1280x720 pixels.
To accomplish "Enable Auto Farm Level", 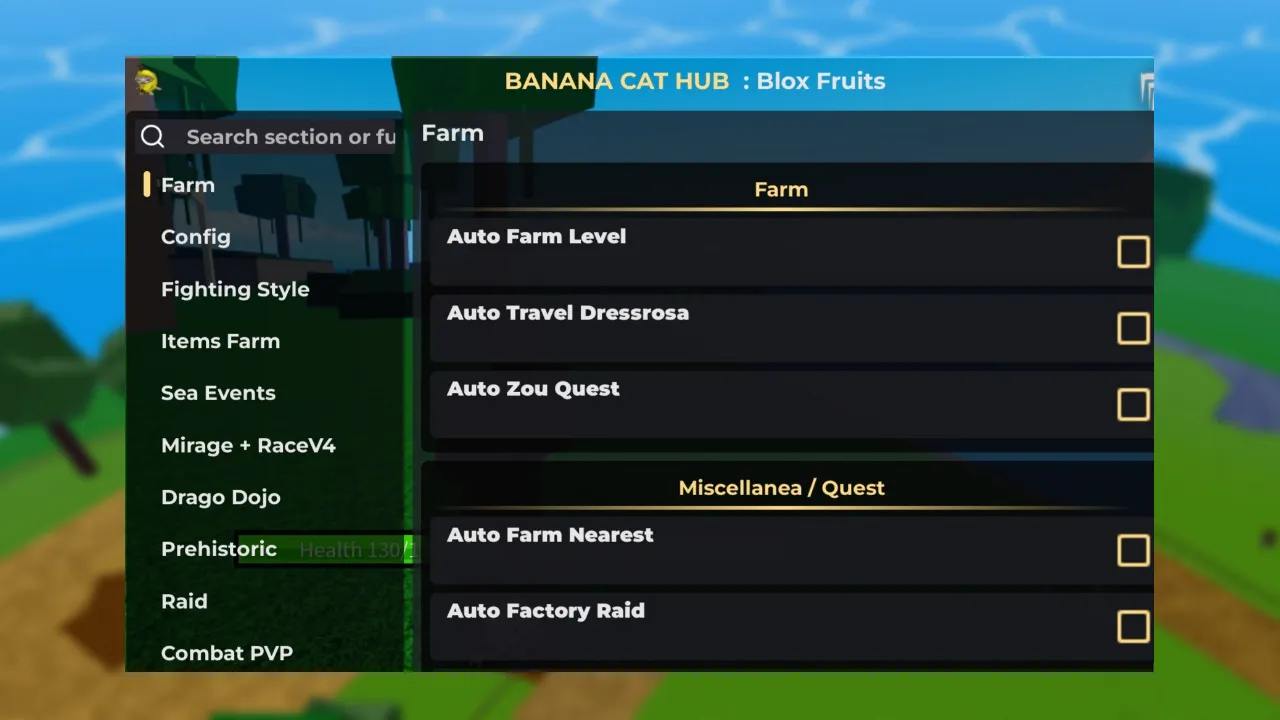I will click(1133, 252).
